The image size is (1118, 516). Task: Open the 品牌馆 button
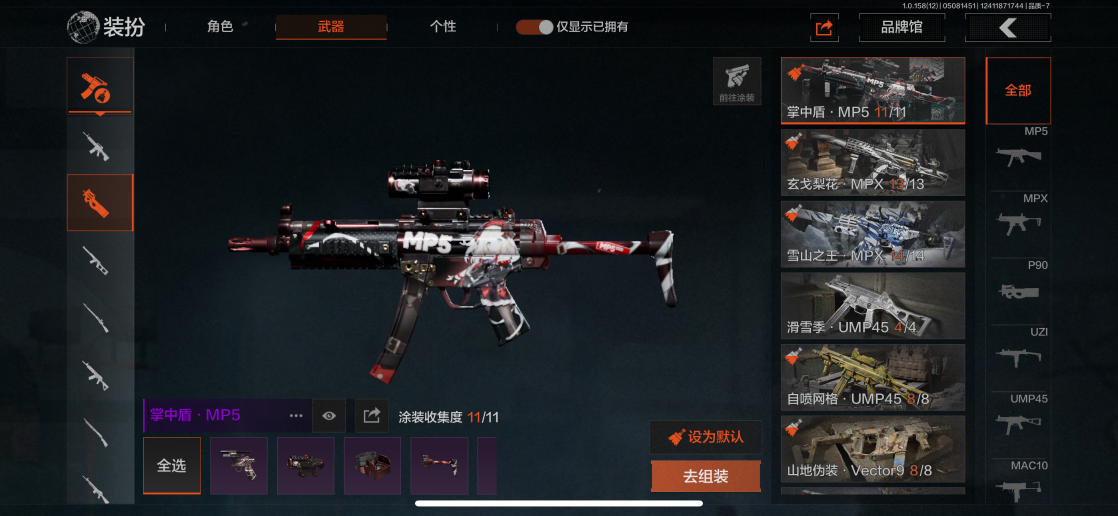901,28
